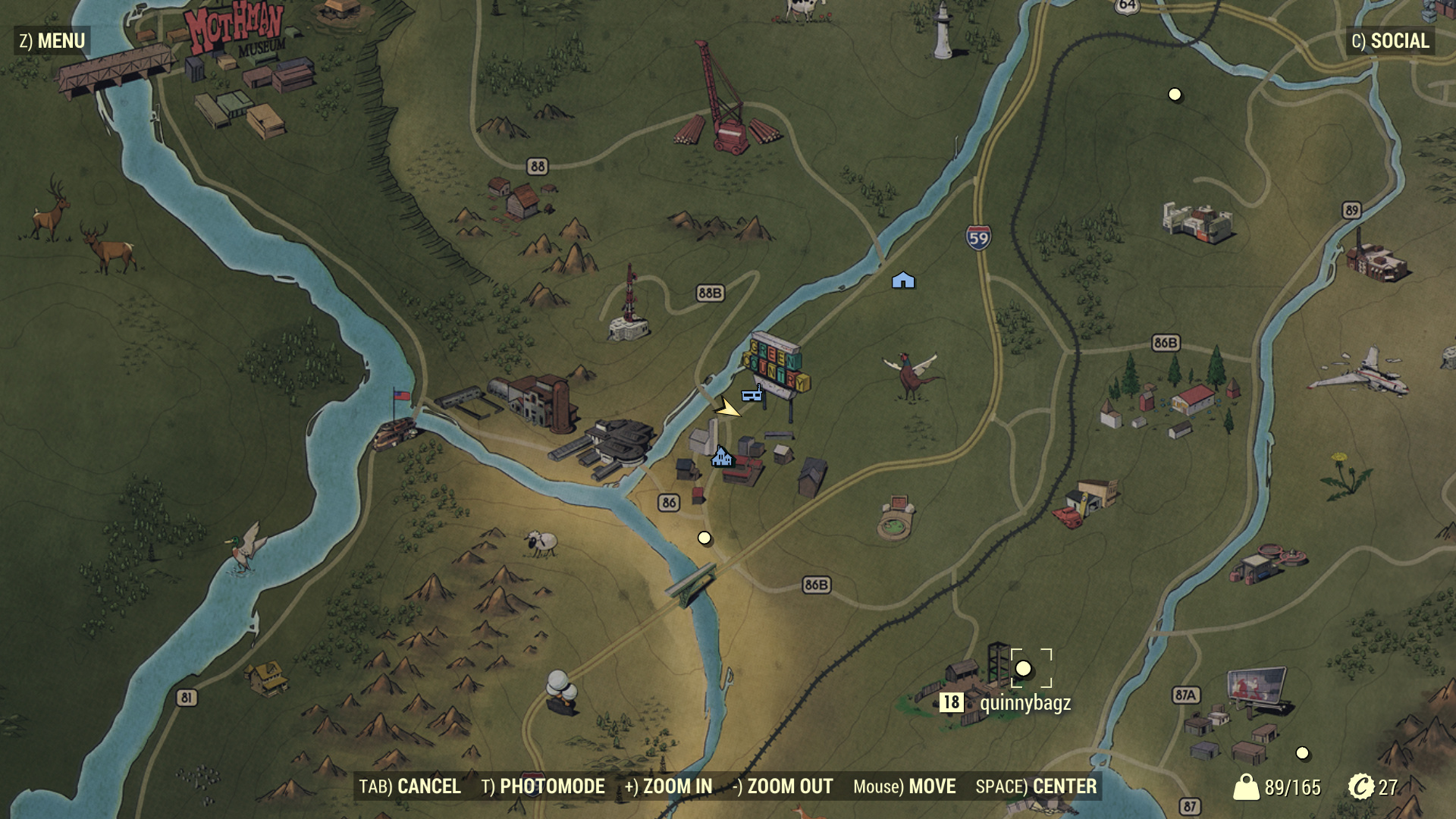Screen dimensions: 1456x819
Task: Select the quinnybagz player marker
Action: click(1023, 668)
